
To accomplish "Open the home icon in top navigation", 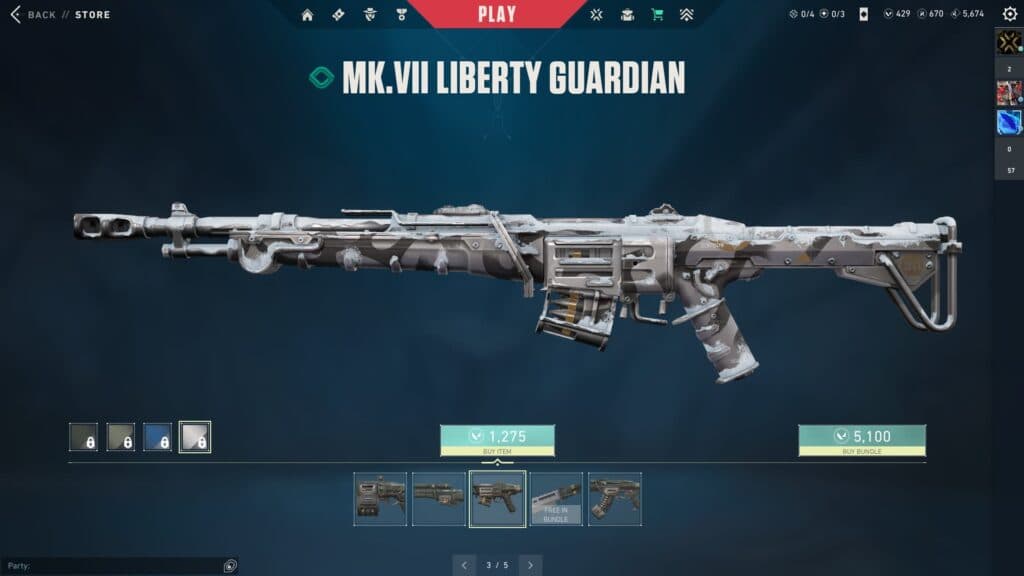I will coord(307,15).
